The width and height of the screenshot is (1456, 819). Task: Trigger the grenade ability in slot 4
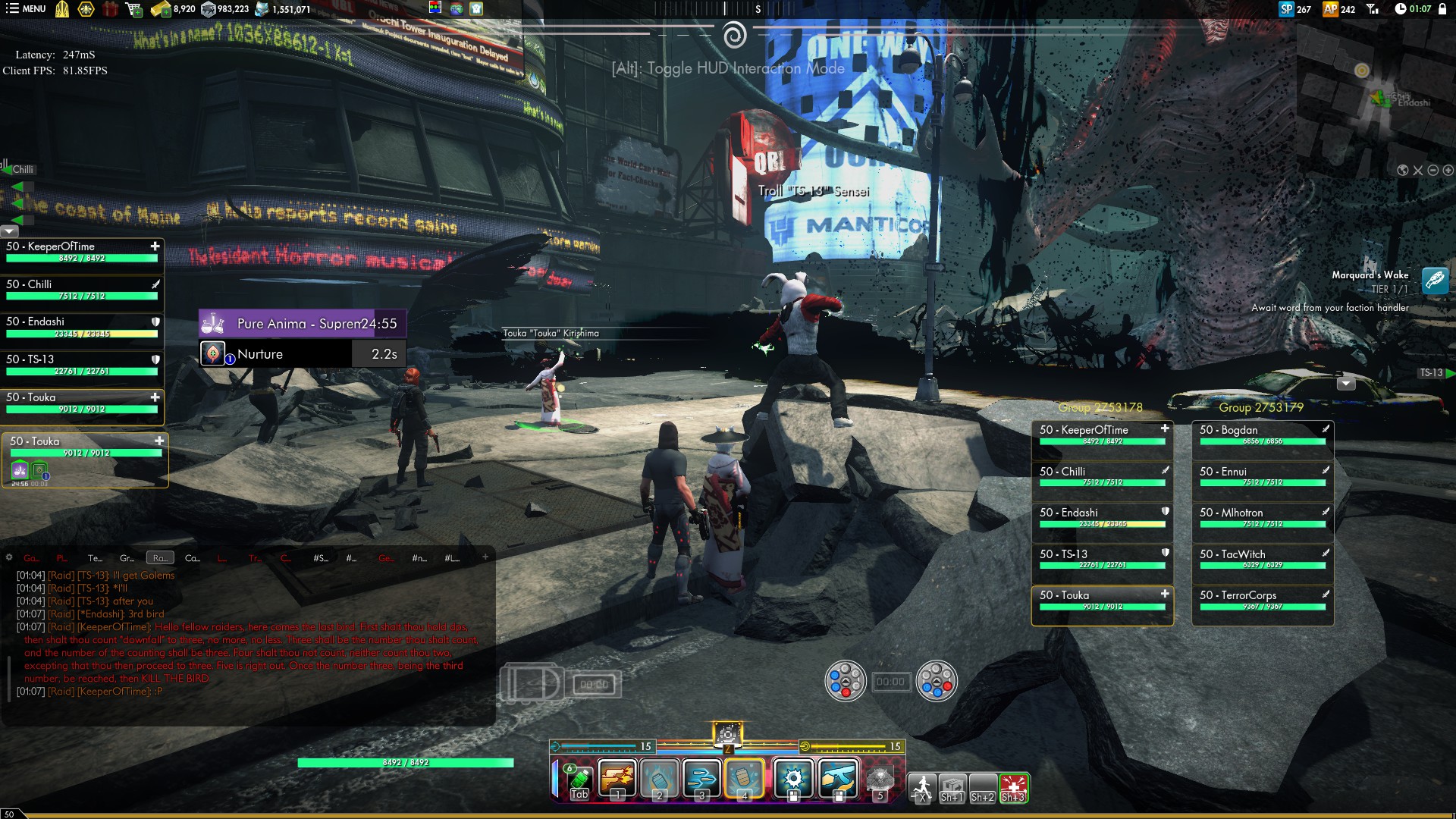tap(745, 779)
